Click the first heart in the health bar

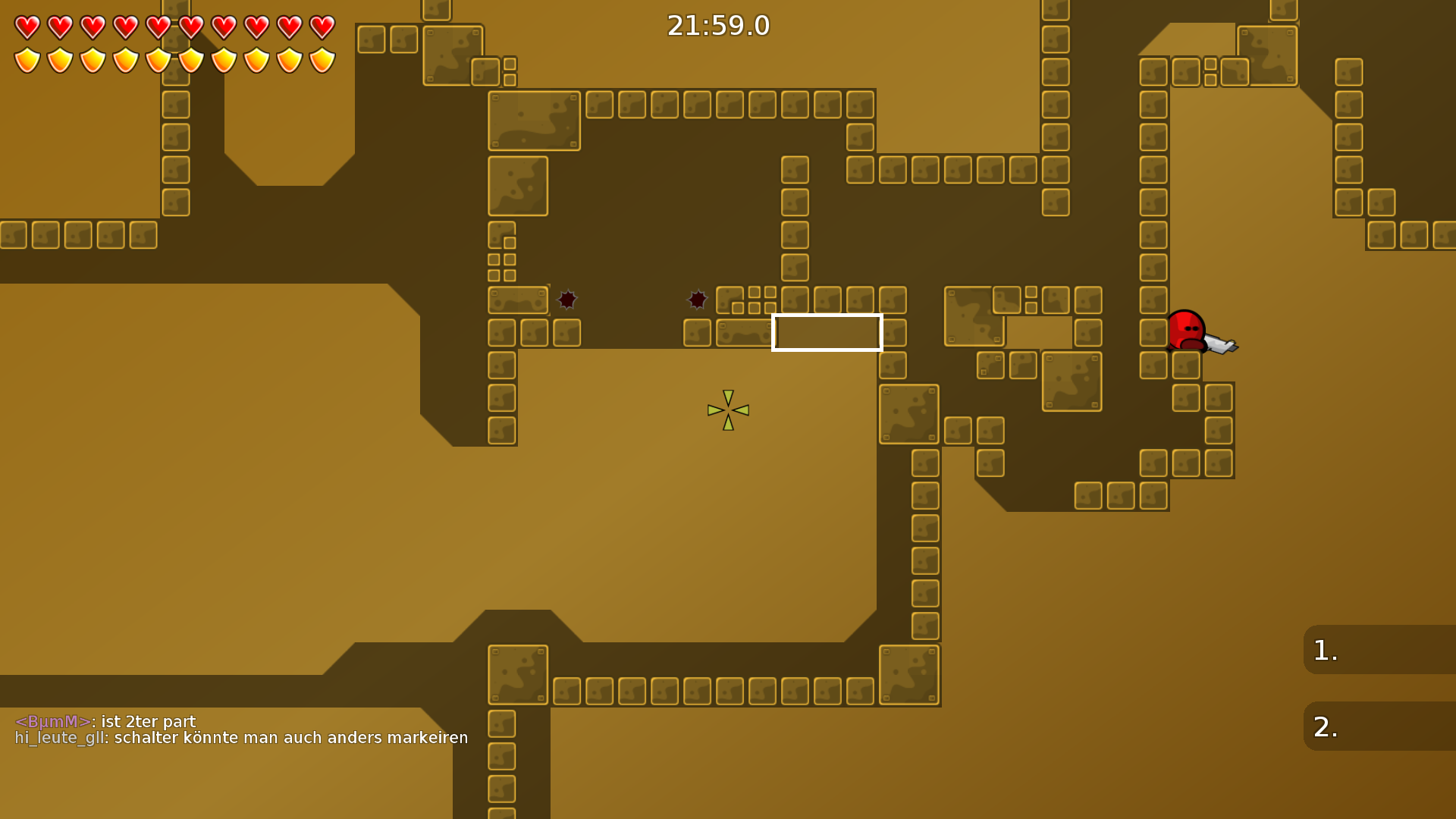pyautogui.click(x=27, y=27)
